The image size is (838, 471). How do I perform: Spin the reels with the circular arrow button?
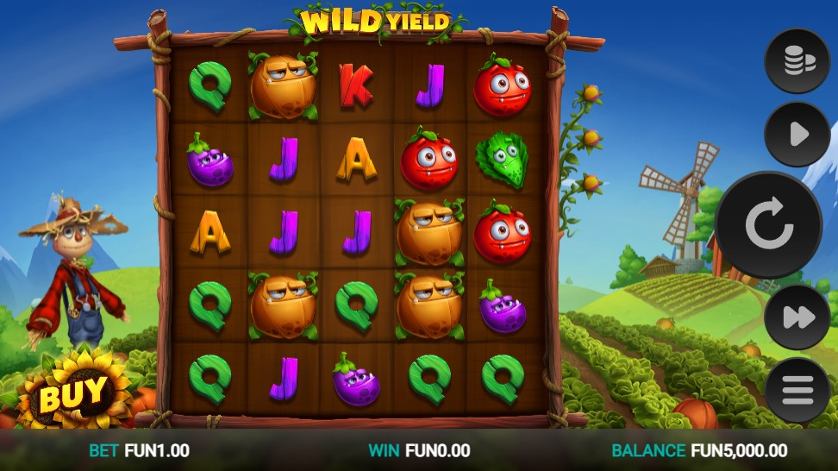(x=768, y=226)
